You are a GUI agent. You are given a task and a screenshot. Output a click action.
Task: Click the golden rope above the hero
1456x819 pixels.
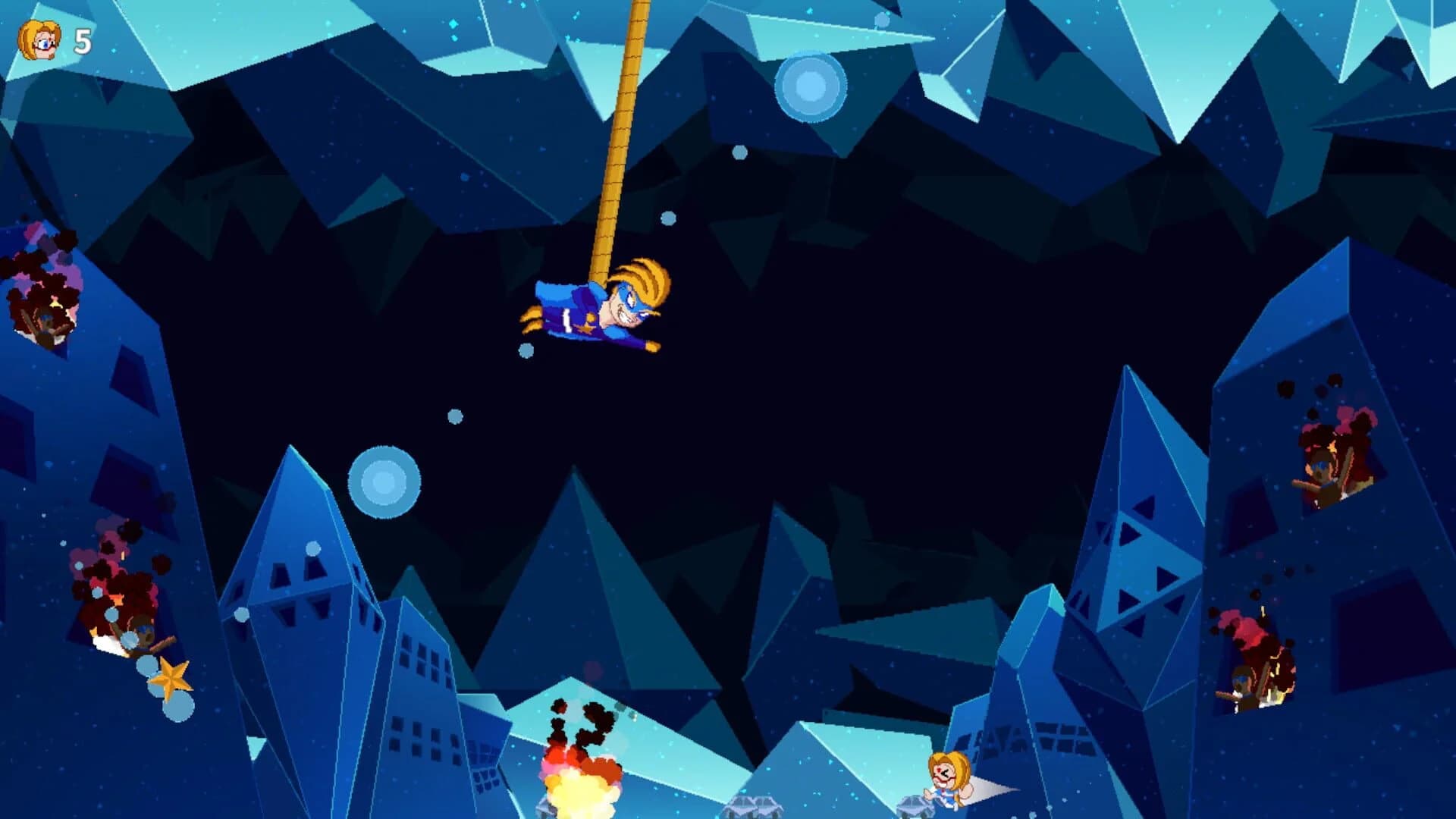click(623, 129)
